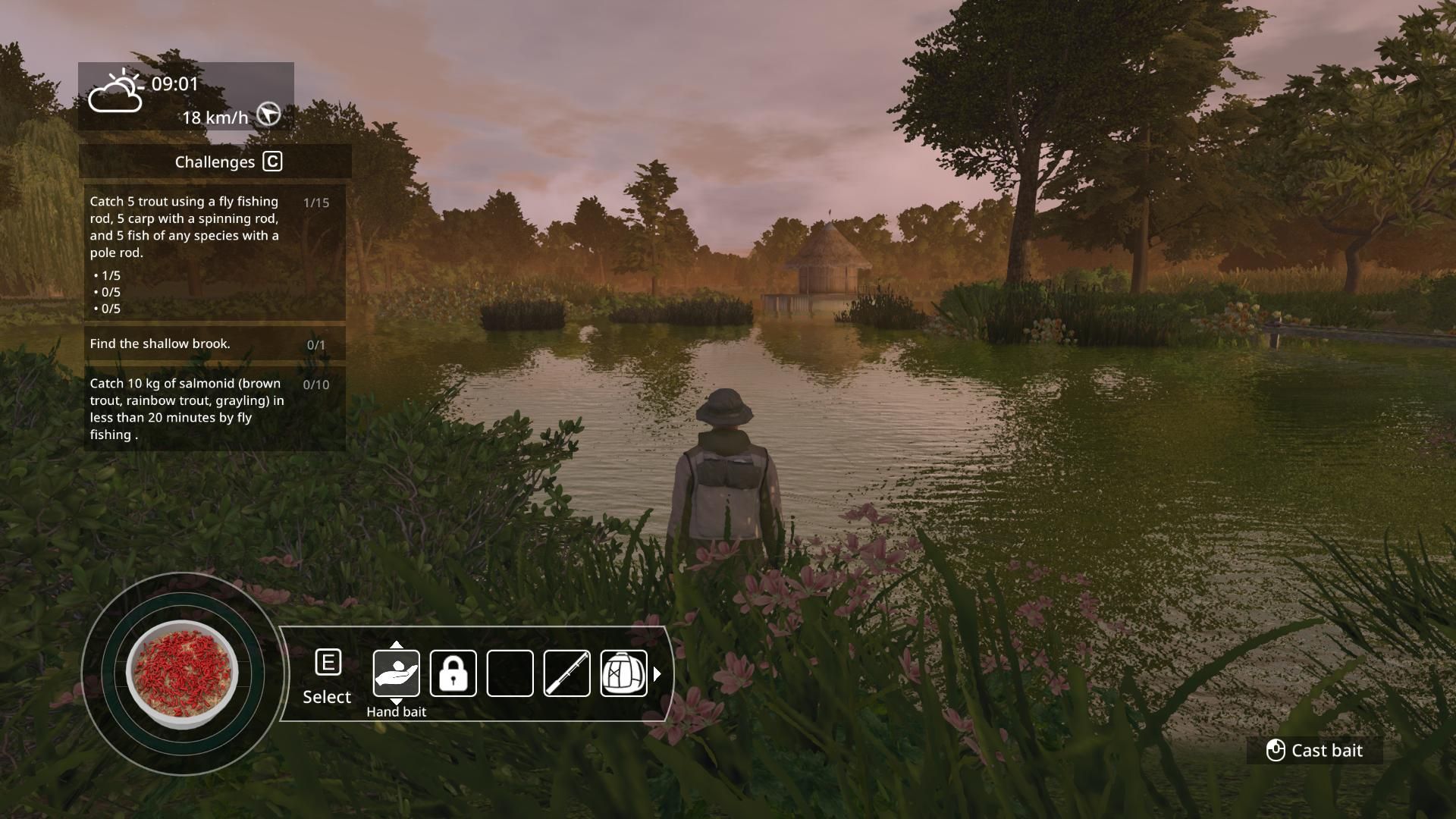The height and width of the screenshot is (819, 1456).
Task: Select the Hand bait hotbar slot
Action: [x=396, y=673]
